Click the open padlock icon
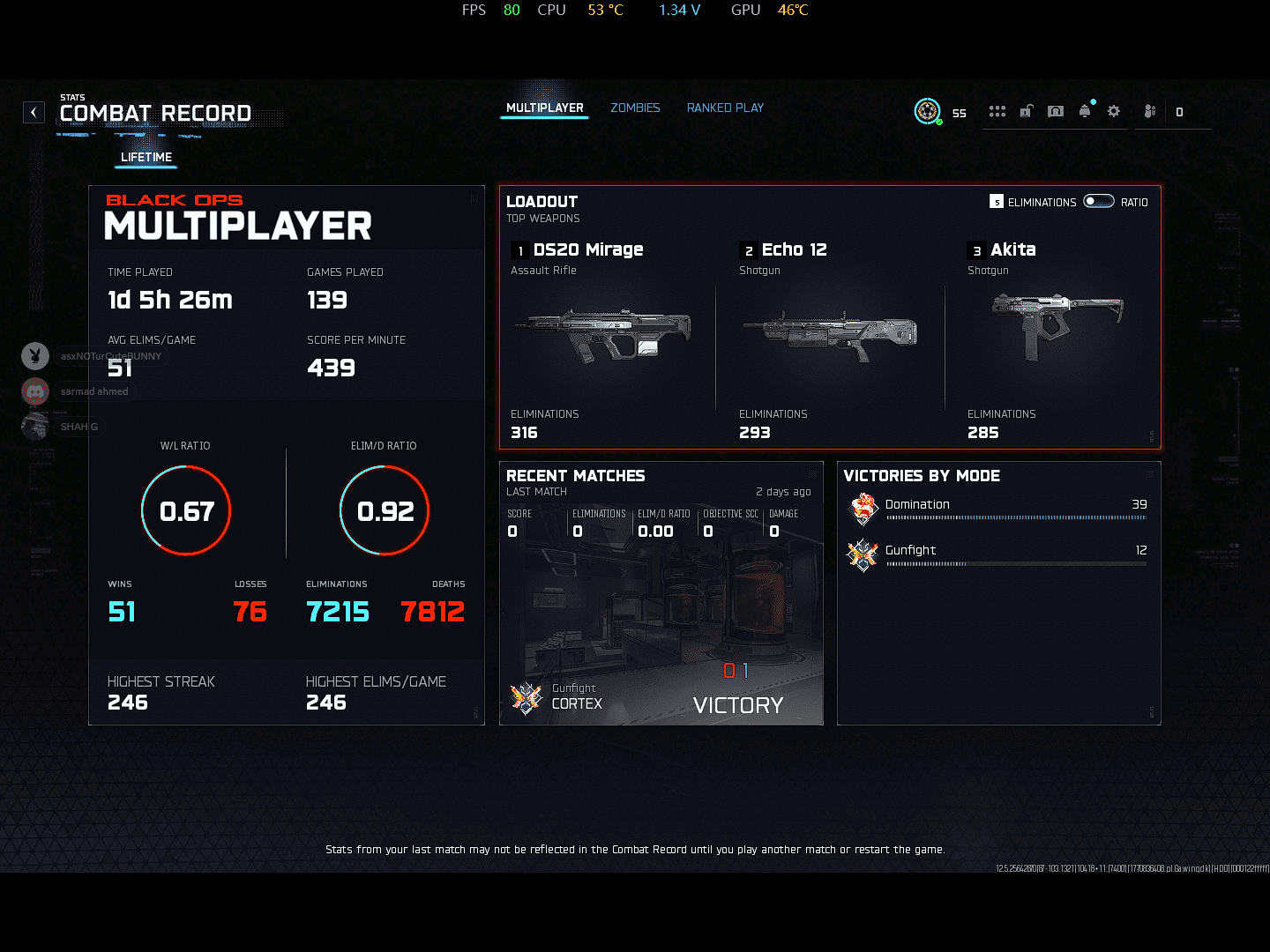1270x952 pixels. click(x=1027, y=111)
